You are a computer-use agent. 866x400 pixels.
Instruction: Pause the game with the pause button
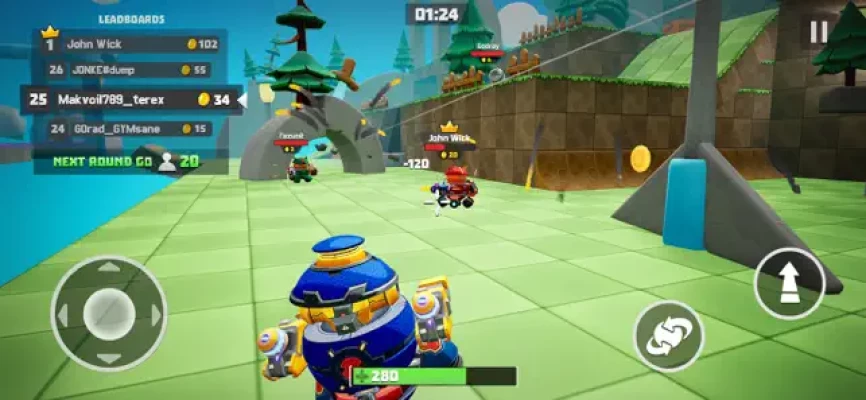819,31
